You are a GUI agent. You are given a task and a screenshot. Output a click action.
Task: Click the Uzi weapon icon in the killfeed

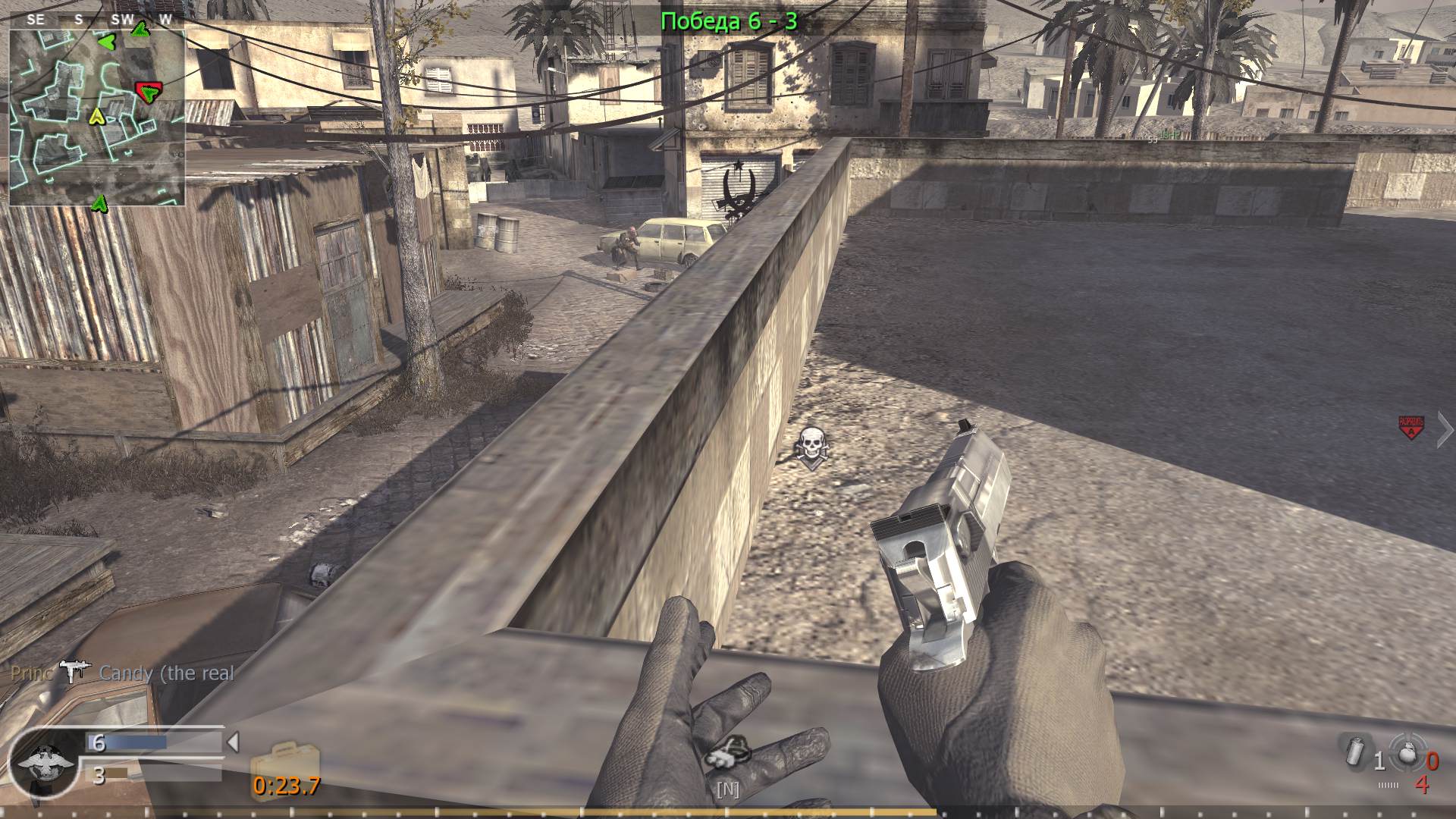point(76,670)
